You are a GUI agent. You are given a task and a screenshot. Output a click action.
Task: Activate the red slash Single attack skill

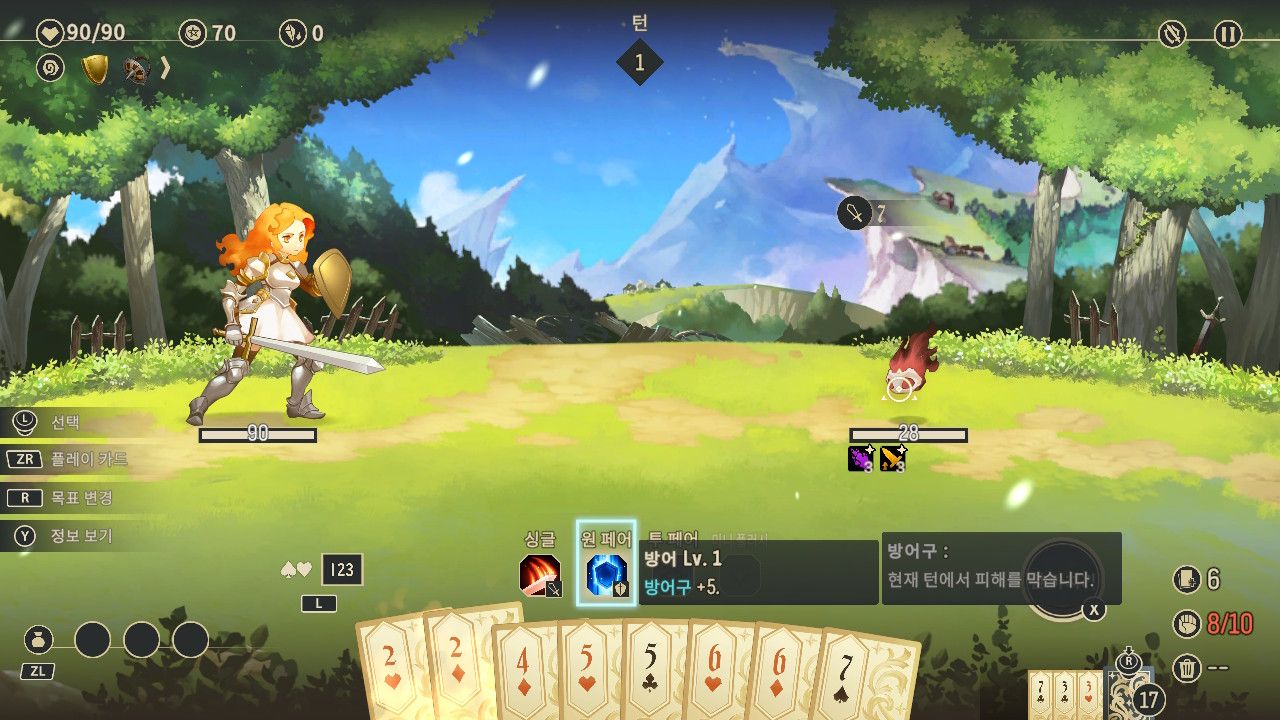539,575
